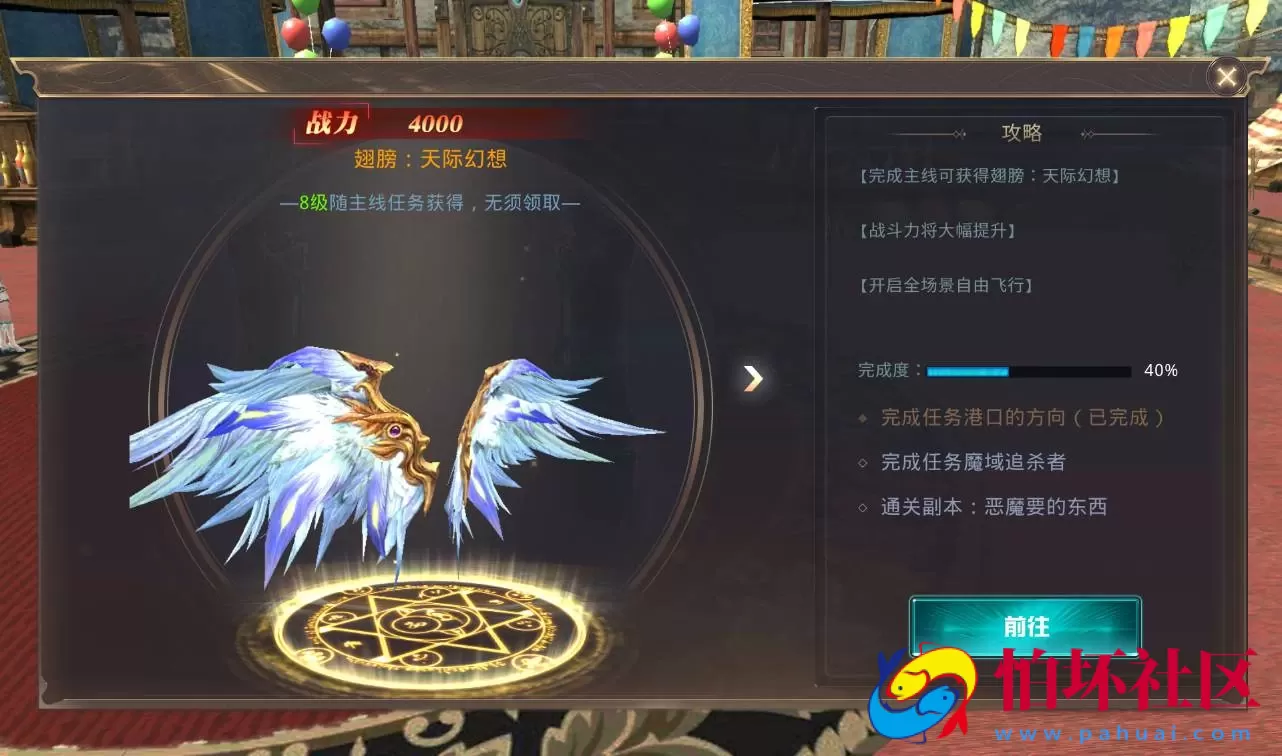Click the golden right arrow beside the wing preview
1282x756 pixels.
[x=754, y=378]
